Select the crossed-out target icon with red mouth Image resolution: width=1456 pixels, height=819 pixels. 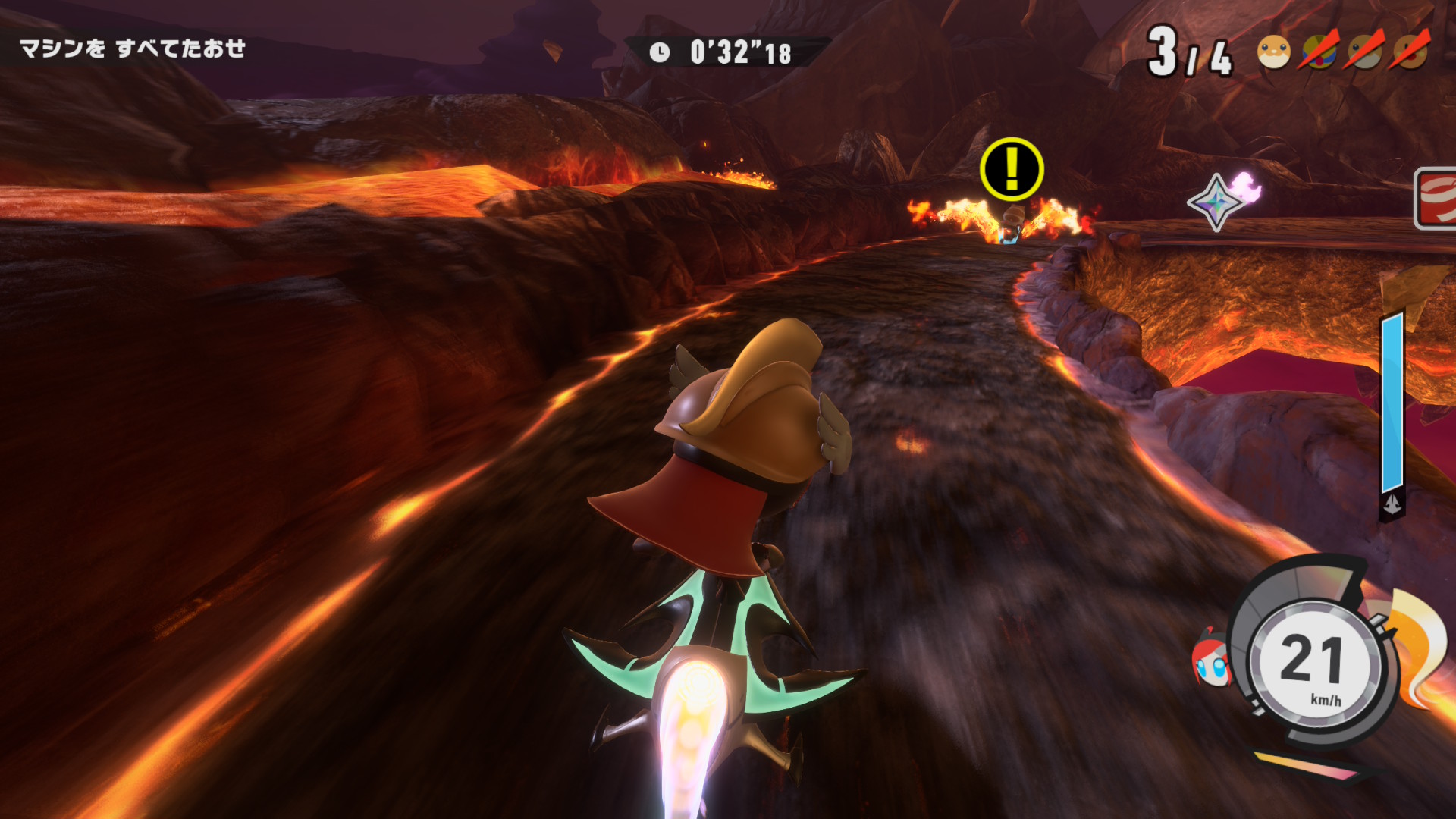[x=1410, y=51]
